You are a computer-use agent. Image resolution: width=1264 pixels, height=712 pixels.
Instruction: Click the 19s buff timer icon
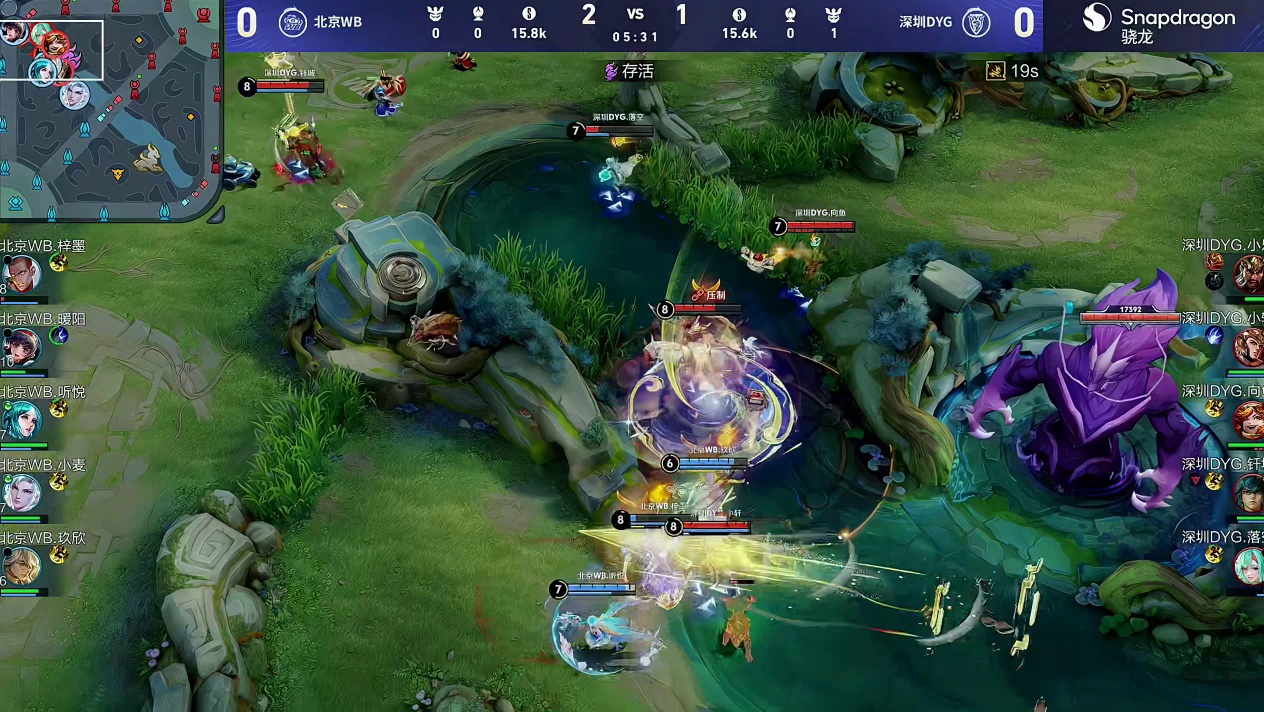pyautogui.click(x=996, y=70)
